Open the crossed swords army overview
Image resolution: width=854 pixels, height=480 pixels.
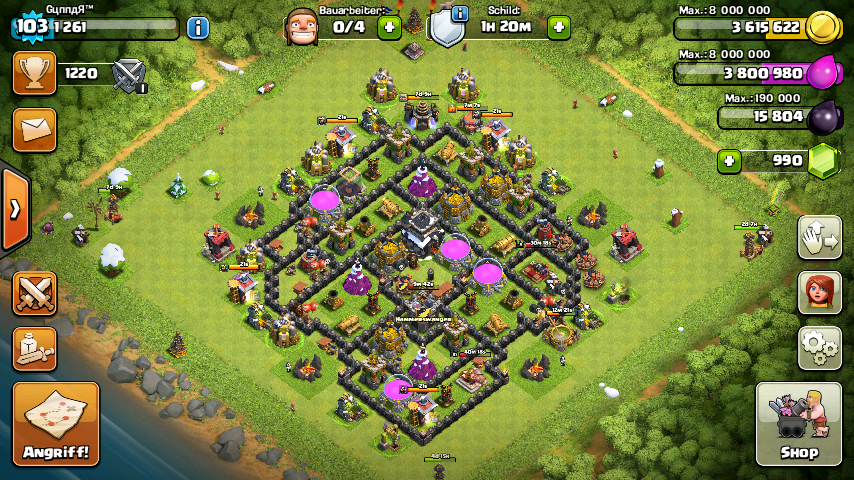(34, 292)
